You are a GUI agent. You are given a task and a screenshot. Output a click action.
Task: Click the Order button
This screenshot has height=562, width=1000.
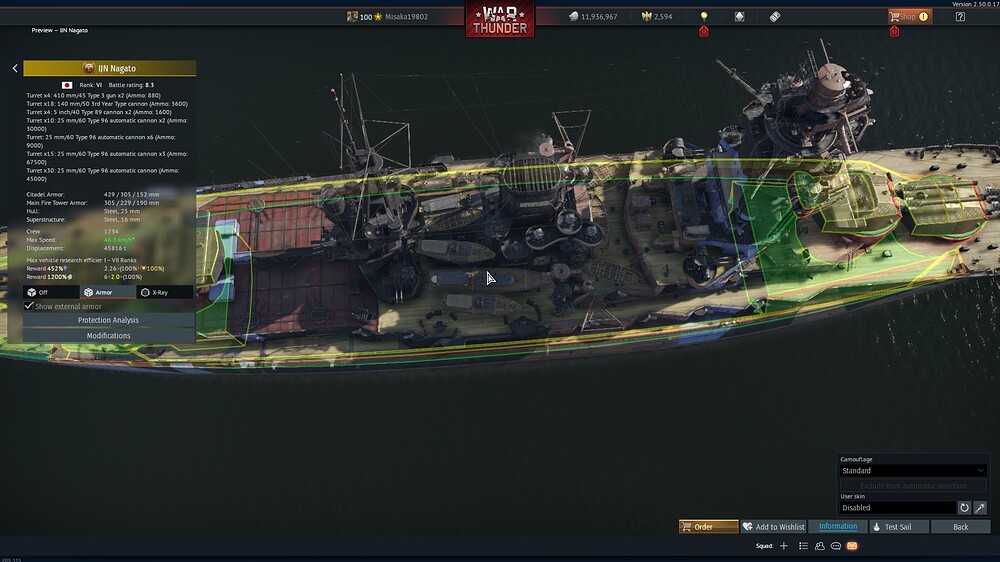(x=708, y=526)
